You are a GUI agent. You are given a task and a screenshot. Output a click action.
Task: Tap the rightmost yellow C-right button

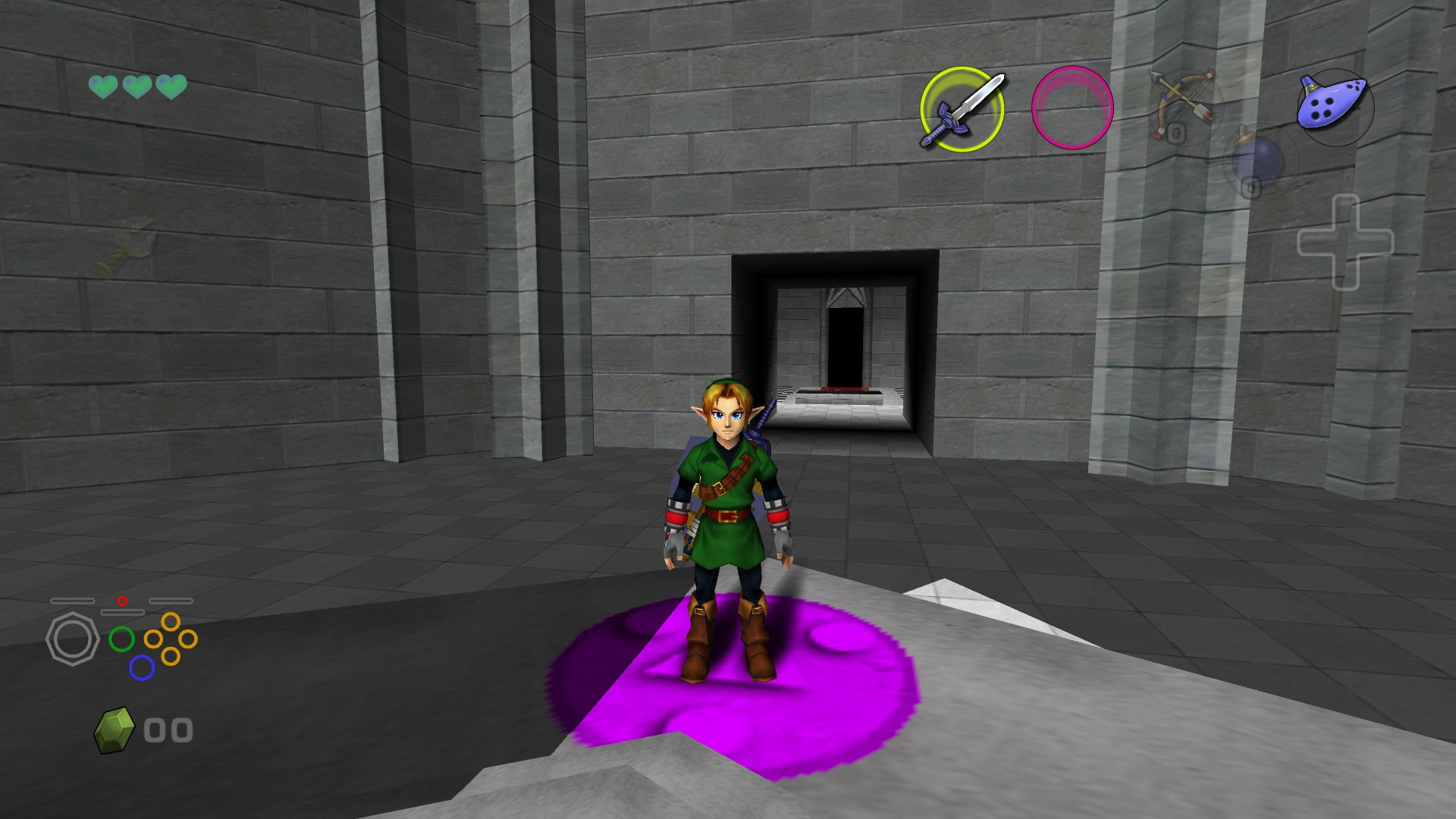pos(187,639)
